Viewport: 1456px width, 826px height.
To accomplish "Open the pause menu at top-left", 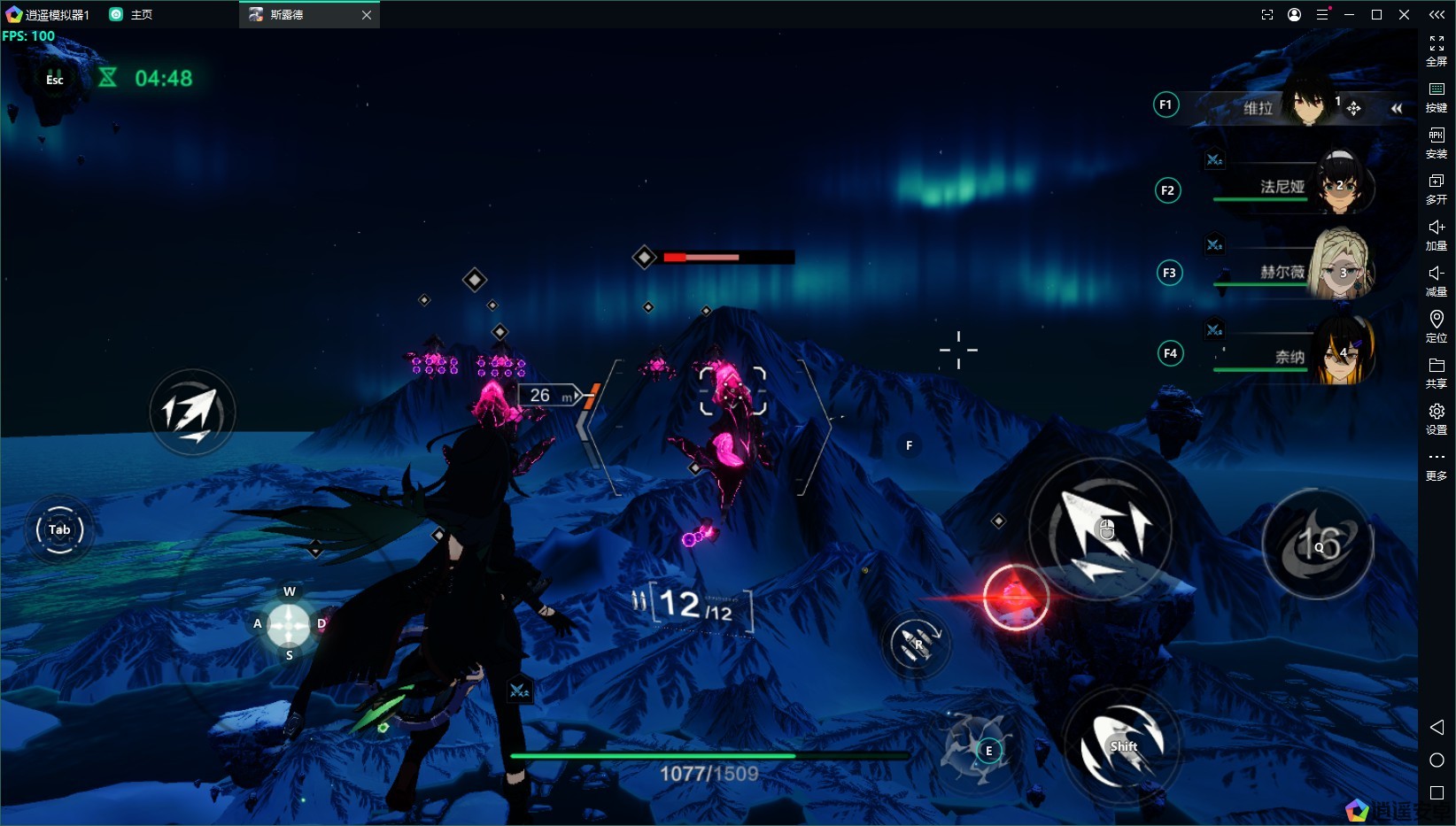I will 55,80.
